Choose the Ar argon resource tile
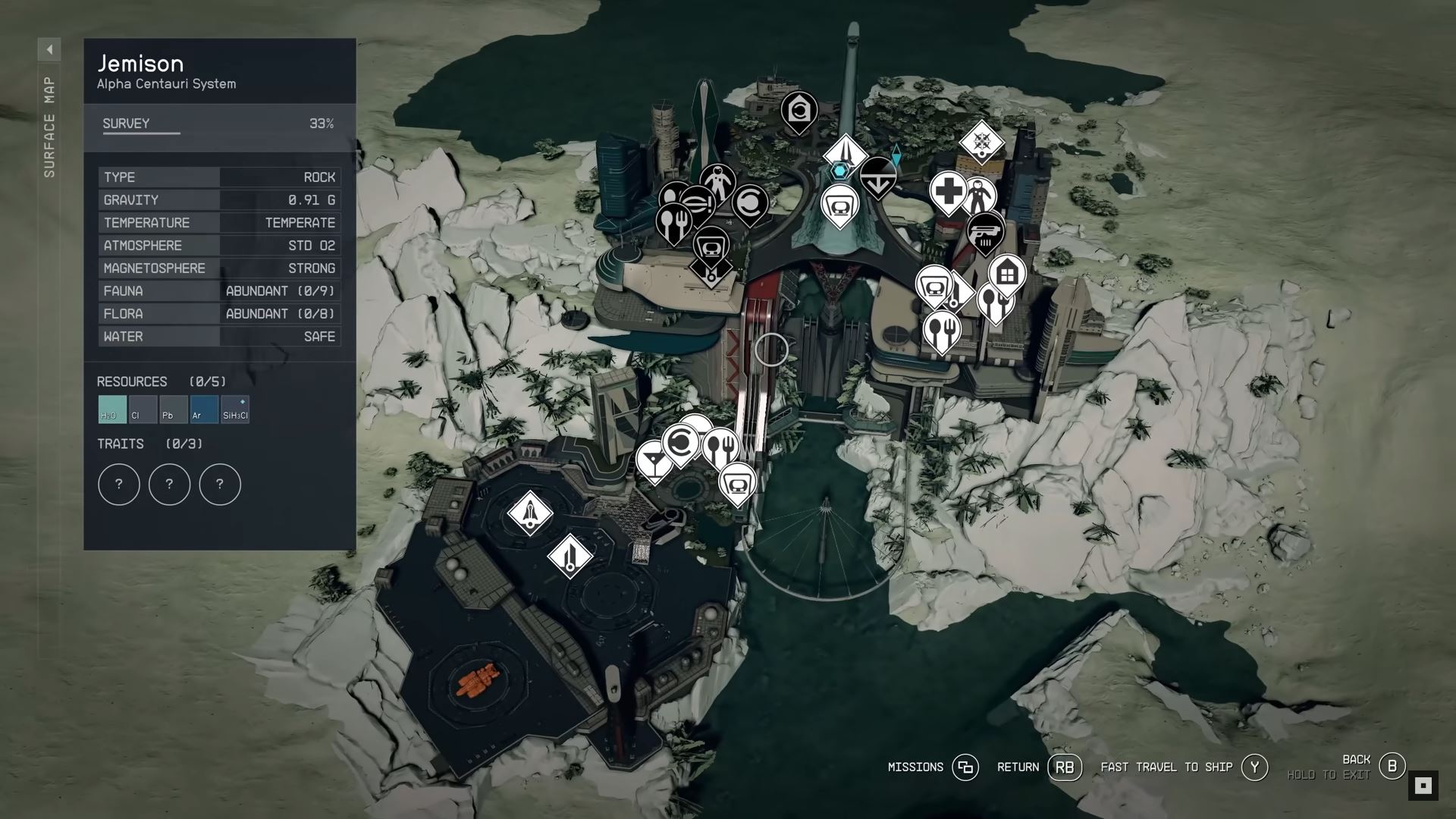The width and height of the screenshot is (1456, 819). 204,409
